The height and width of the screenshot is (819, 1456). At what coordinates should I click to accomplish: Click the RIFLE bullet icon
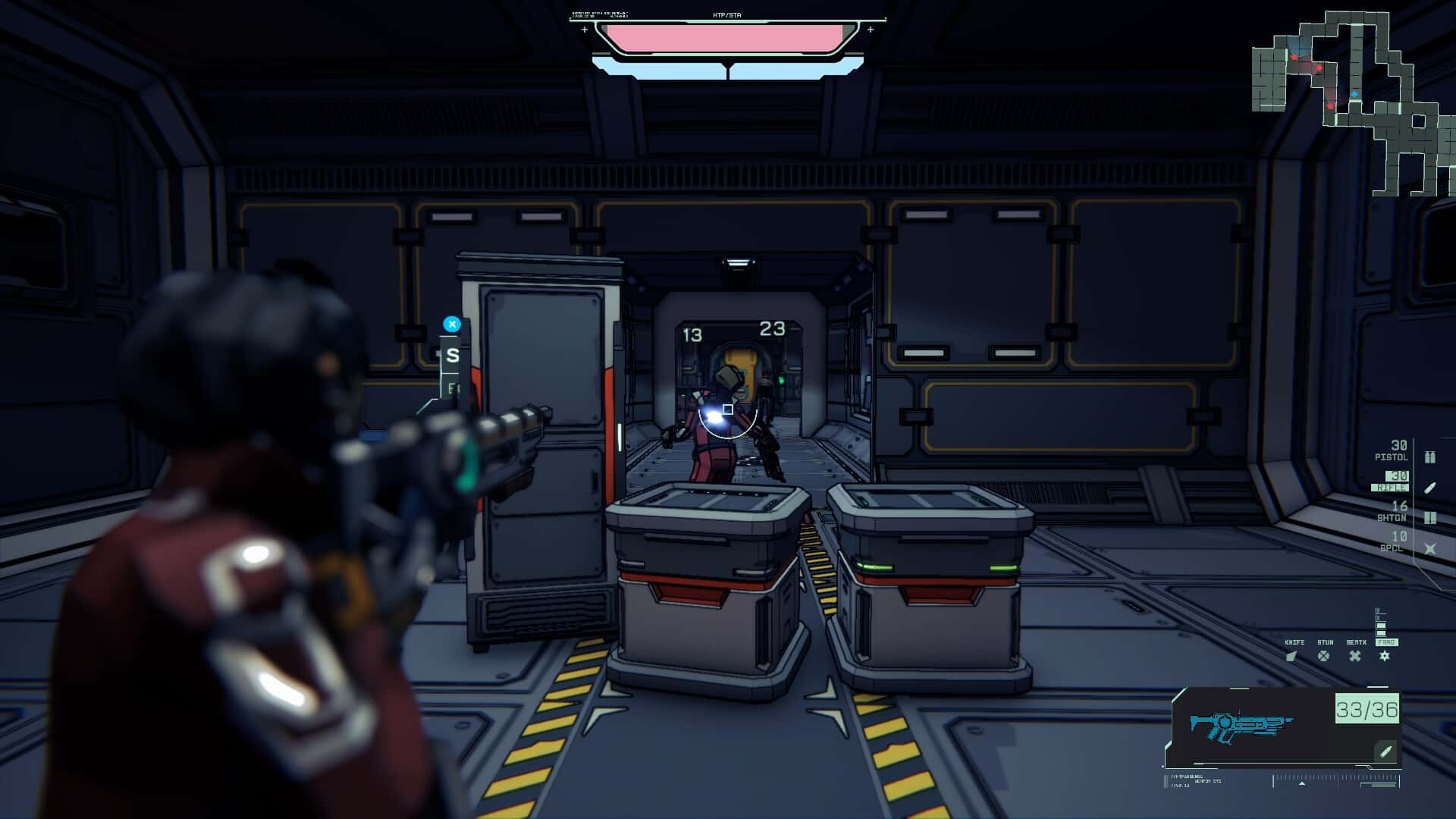click(1431, 488)
